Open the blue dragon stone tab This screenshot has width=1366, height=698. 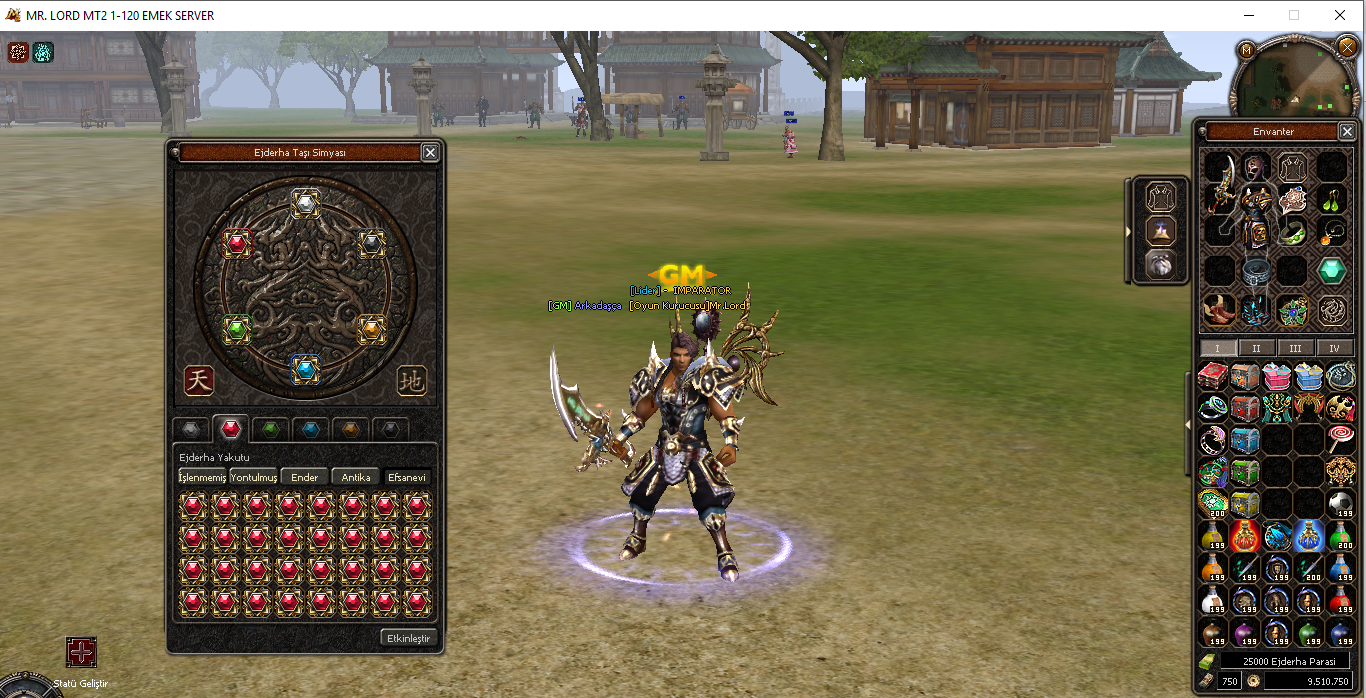click(311, 430)
